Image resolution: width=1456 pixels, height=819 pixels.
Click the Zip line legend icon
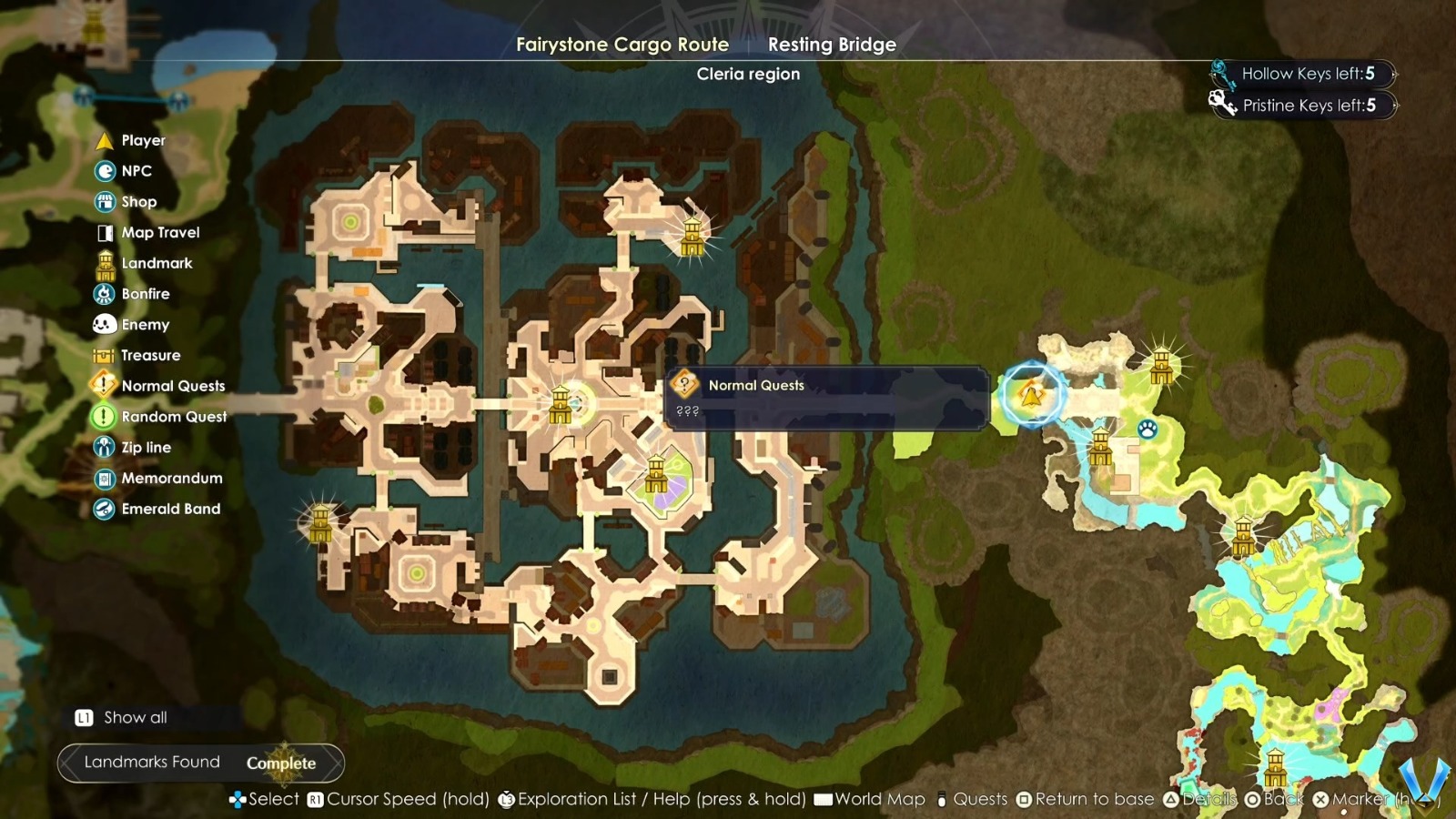click(104, 447)
